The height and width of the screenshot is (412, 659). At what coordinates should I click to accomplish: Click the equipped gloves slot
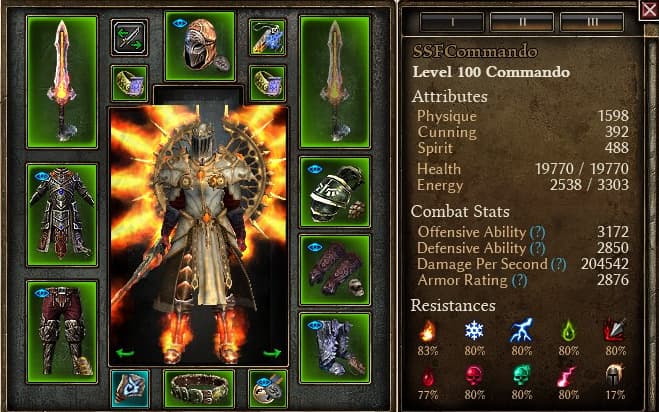[x=334, y=270]
